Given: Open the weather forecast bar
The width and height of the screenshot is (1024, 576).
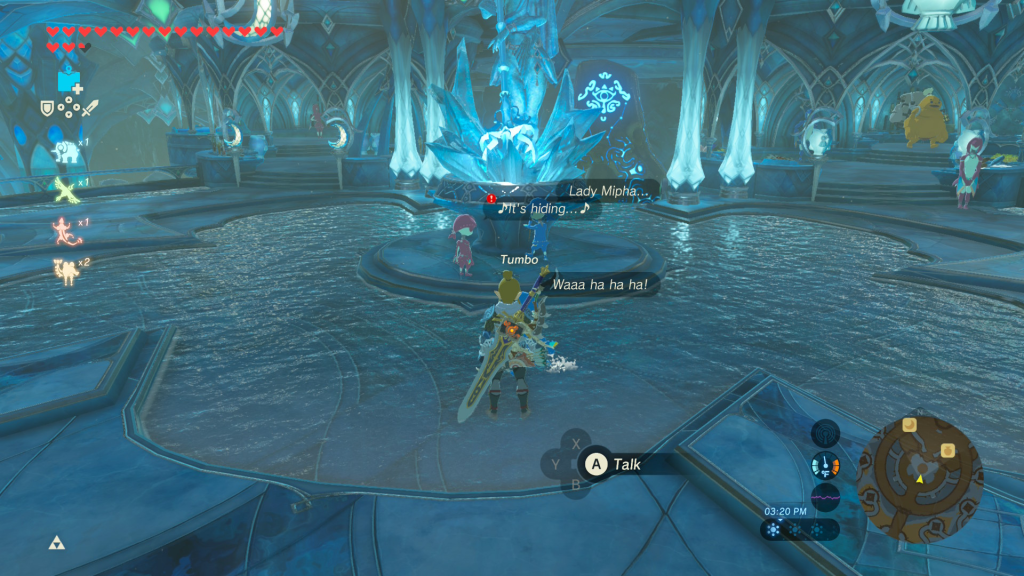Looking at the screenshot, I should (x=798, y=530).
